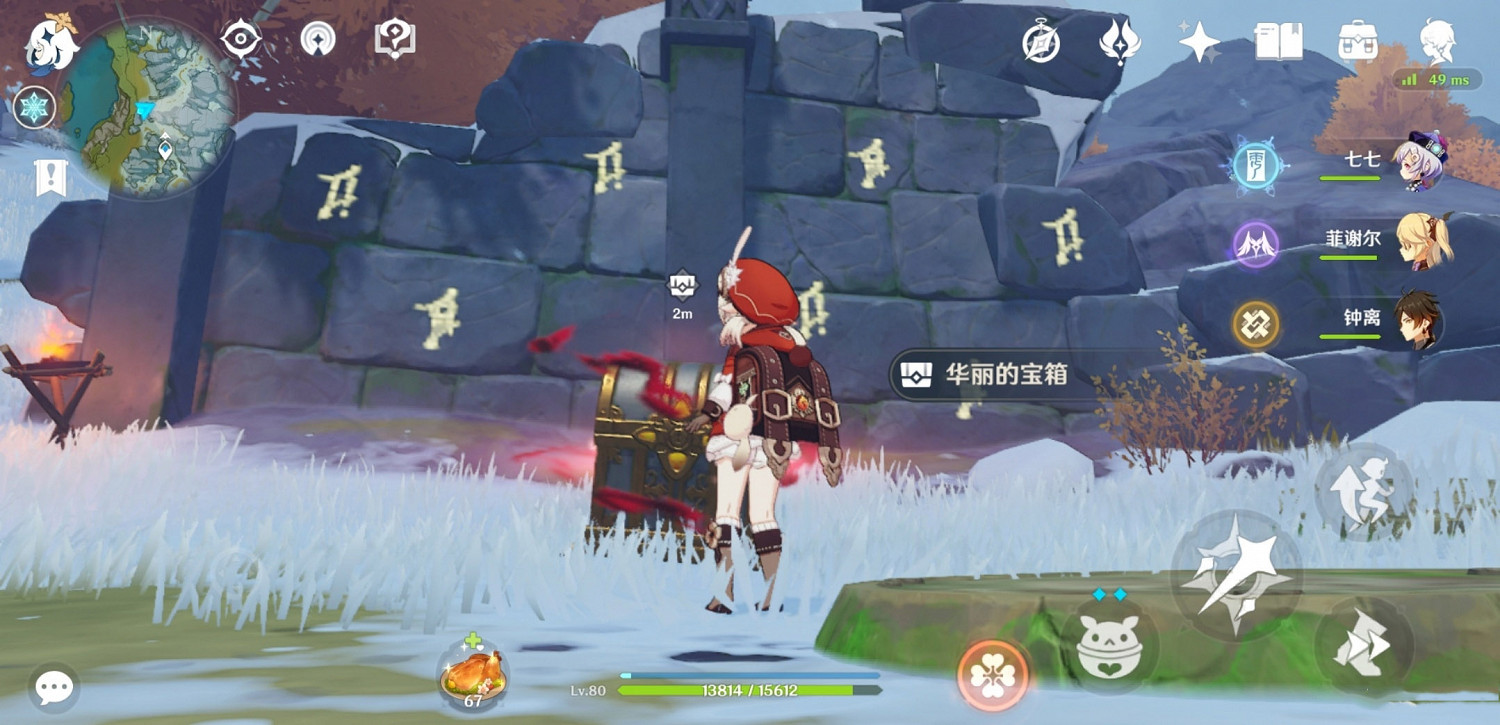The image size is (1500, 725).
Task: Open the inventory bag
Action: (1357, 40)
